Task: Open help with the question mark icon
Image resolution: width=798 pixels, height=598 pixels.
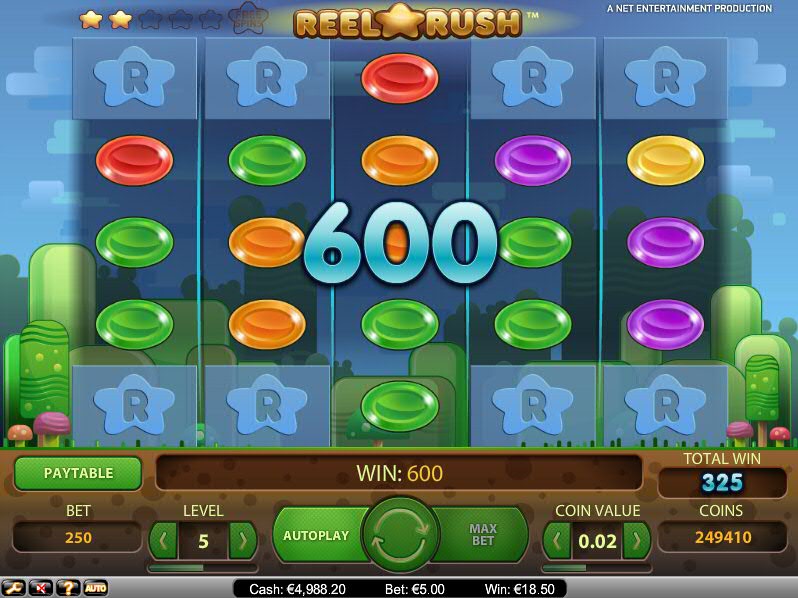Action: point(68,588)
